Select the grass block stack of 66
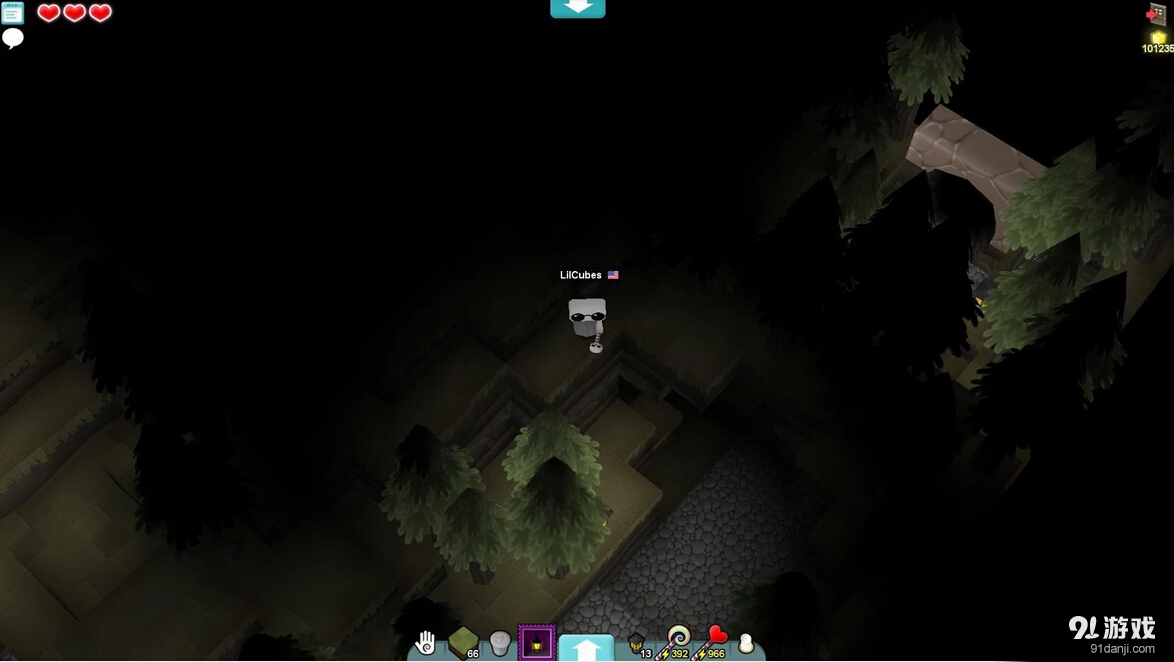This screenshot has width=1174, height=662. [x=463, y=642]
